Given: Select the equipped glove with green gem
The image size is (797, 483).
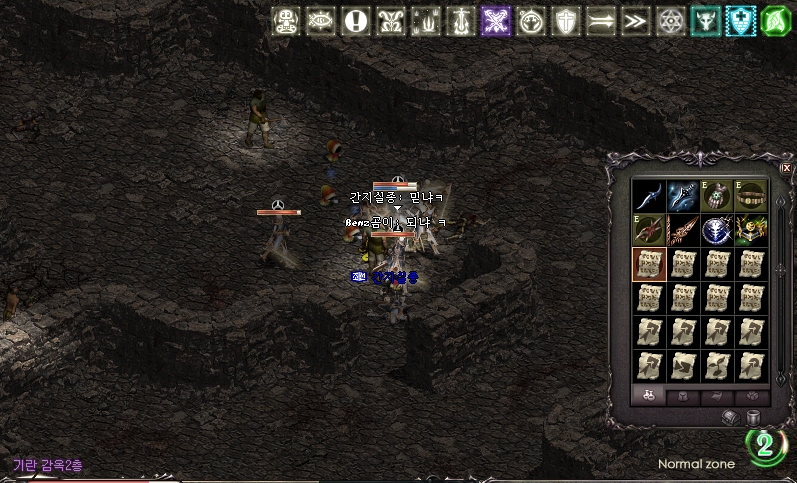Looking at the screenshot, I should (718, 195).
